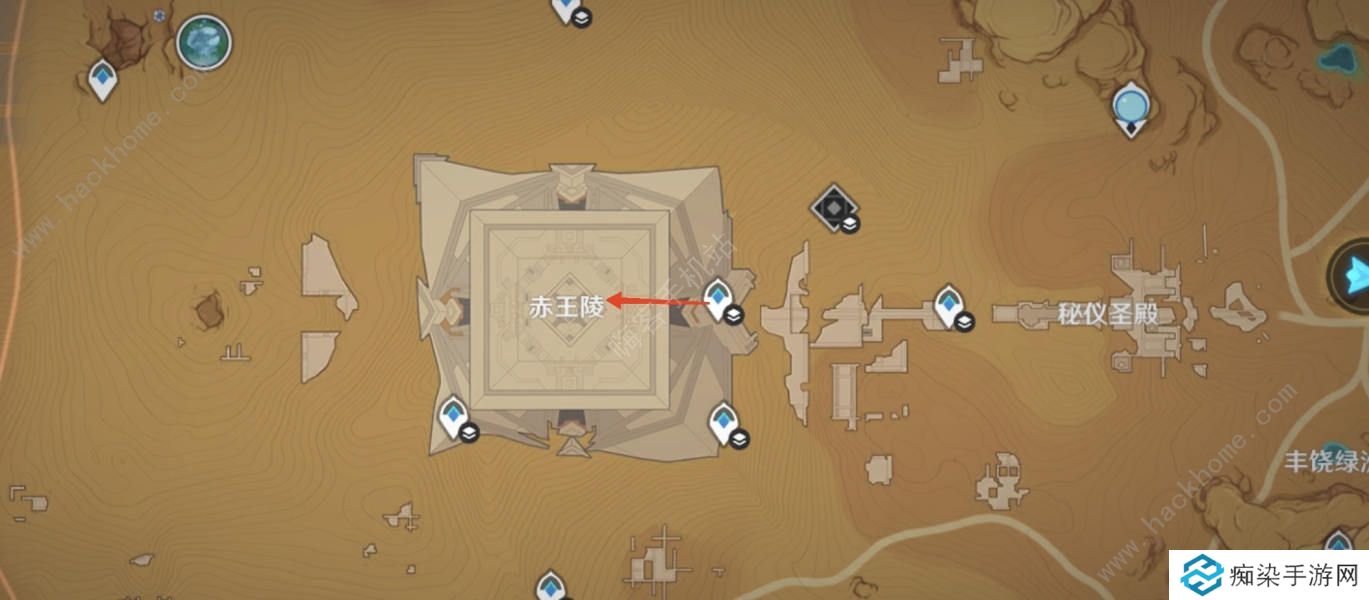1369x600 pixels.
Task: Select the waypoint next to the green boss marker
Action: click(102, 79)
